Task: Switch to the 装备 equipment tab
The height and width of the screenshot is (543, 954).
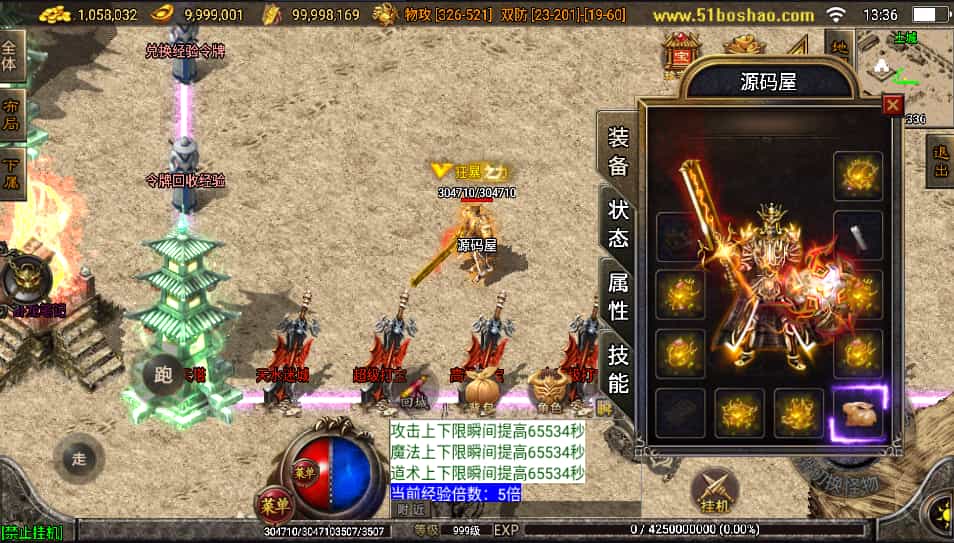Action: (617, 152)
